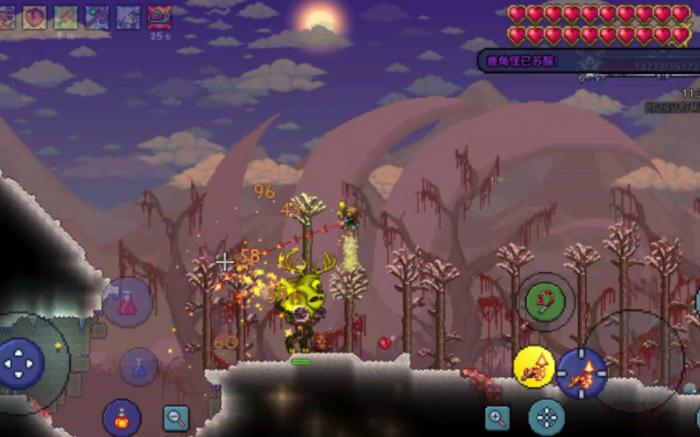
Task: Select the yellow weapon quick-use button
Action: 534,367
